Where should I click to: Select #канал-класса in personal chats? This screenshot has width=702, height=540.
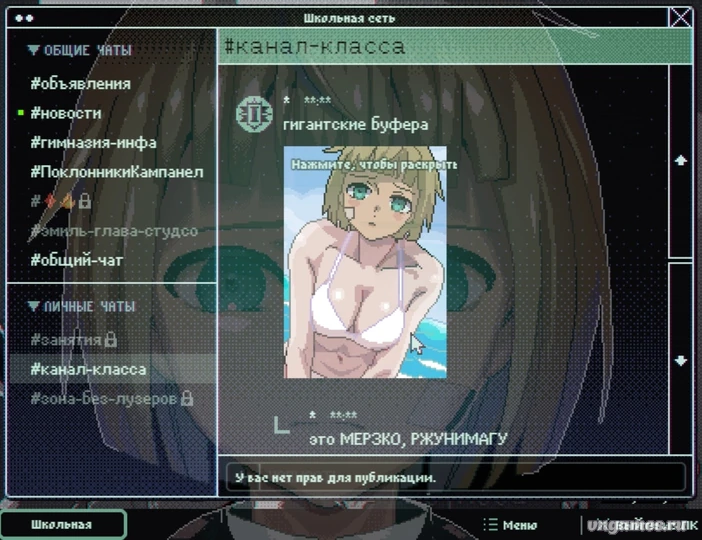click(x=88, y=369)
